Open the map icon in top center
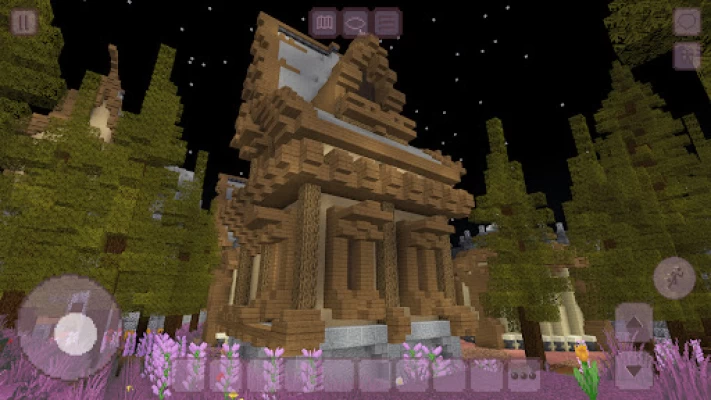This screenshot has width=711, height=400. tap(323, 22)
